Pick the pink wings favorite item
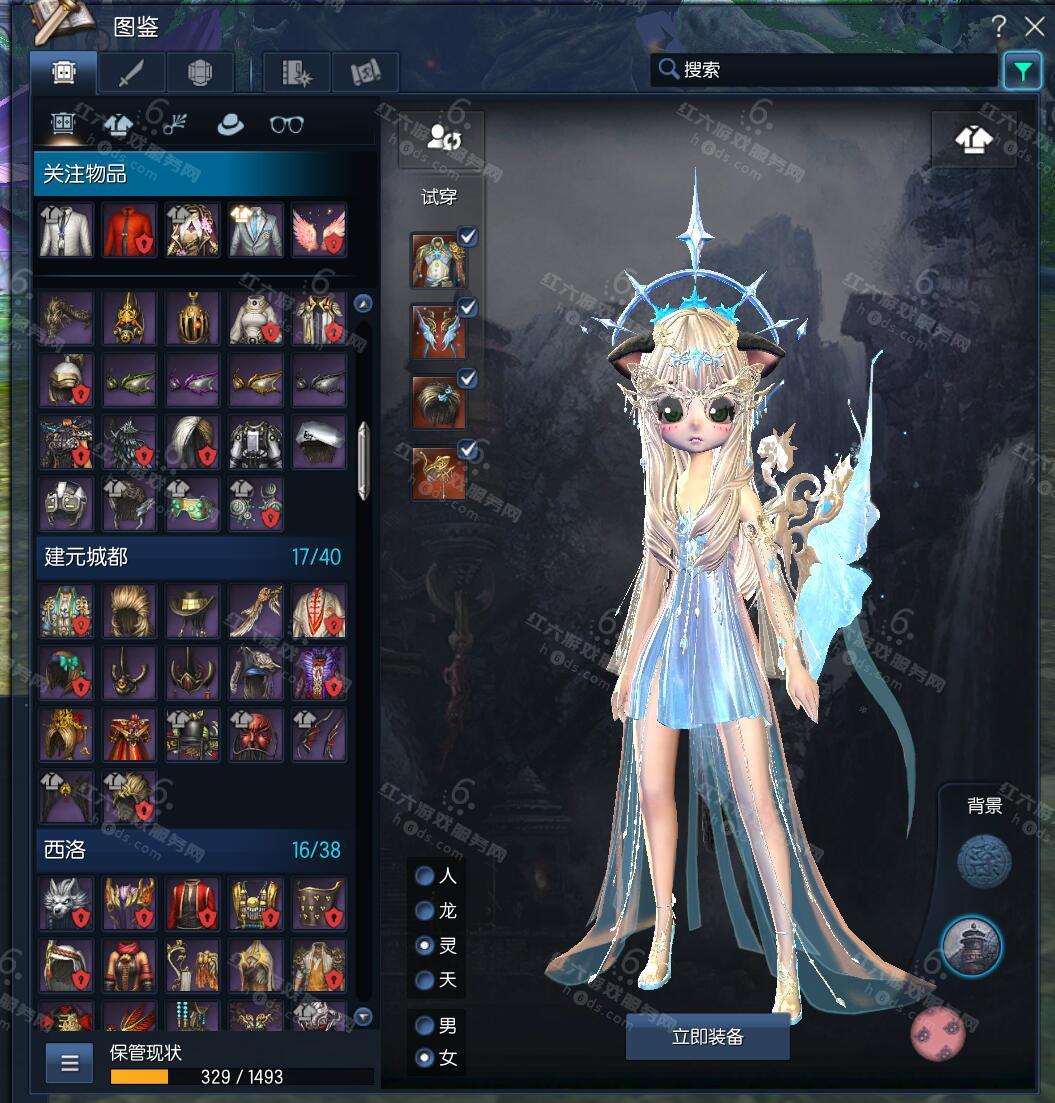1055x1103 pixels. [x=319, y=230]
